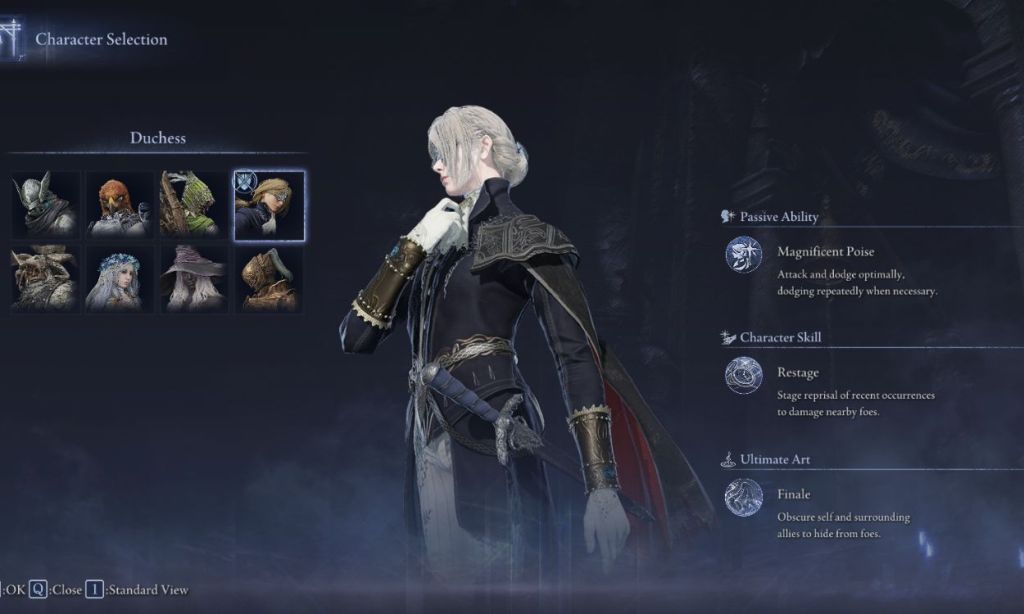
Task: Choose the orange eagle-headed character
Action: tap(119, 205)
